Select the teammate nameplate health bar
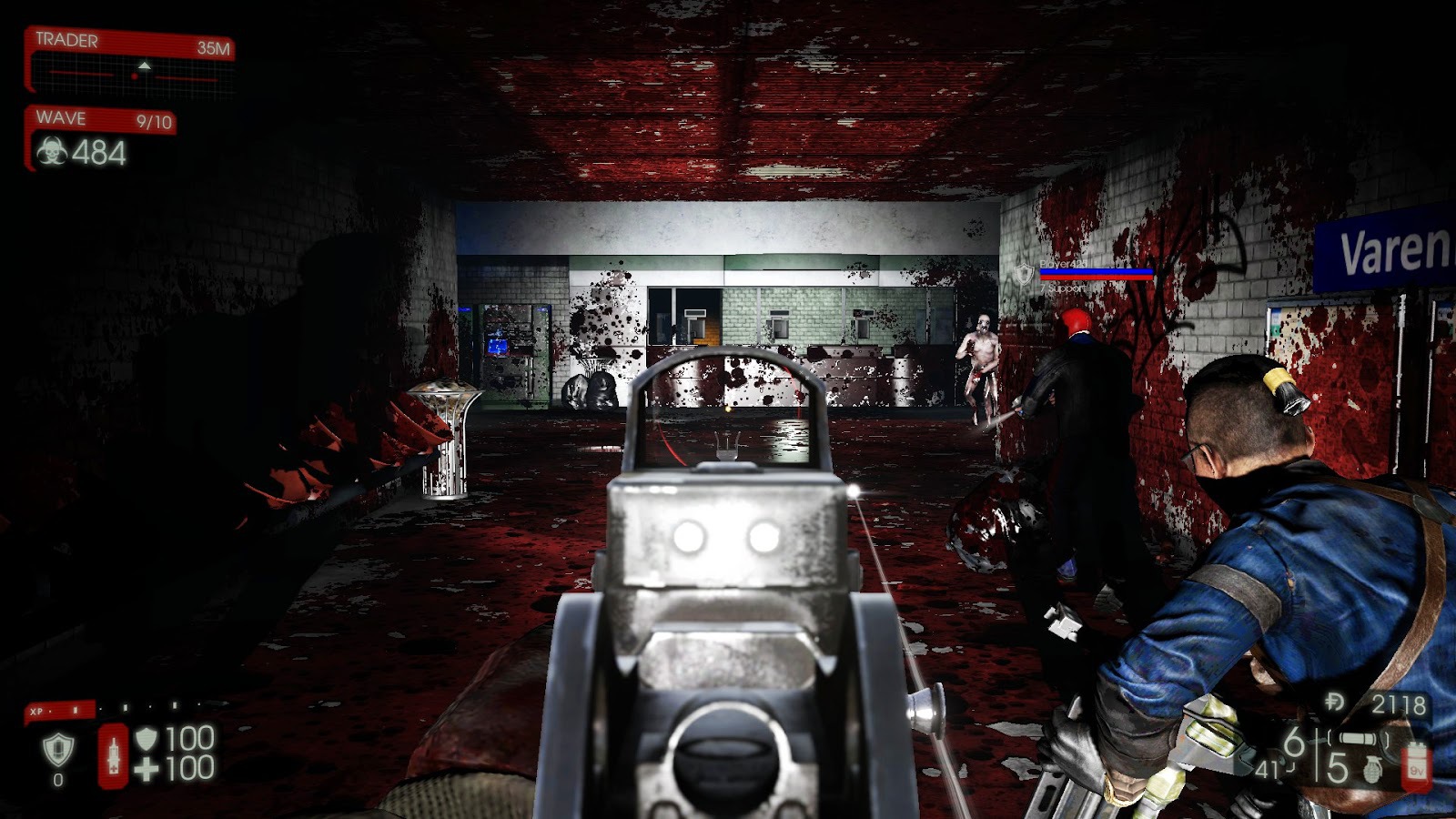The image size is (1456, 819). point(1096,273)
